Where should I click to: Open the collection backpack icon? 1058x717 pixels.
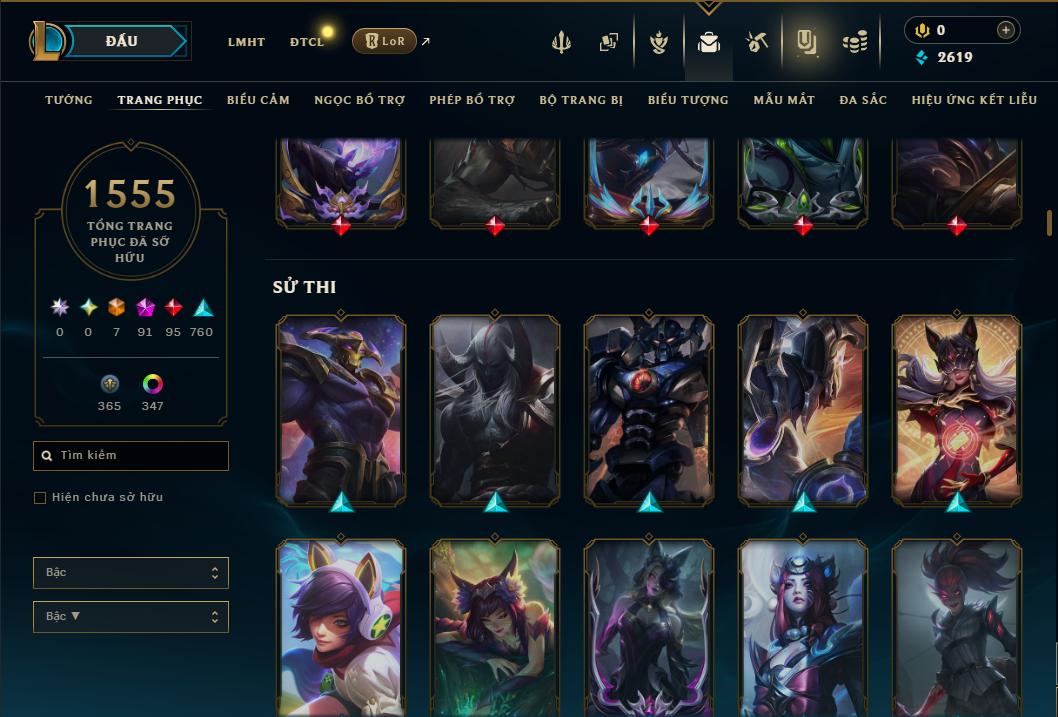709,43
